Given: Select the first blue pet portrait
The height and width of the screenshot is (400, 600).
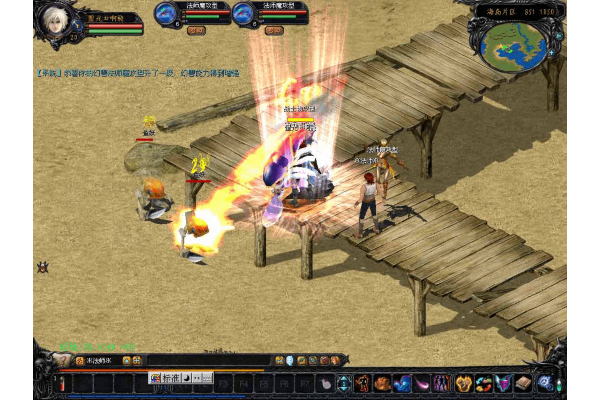Looking at the screenshot, I should 166,13.
